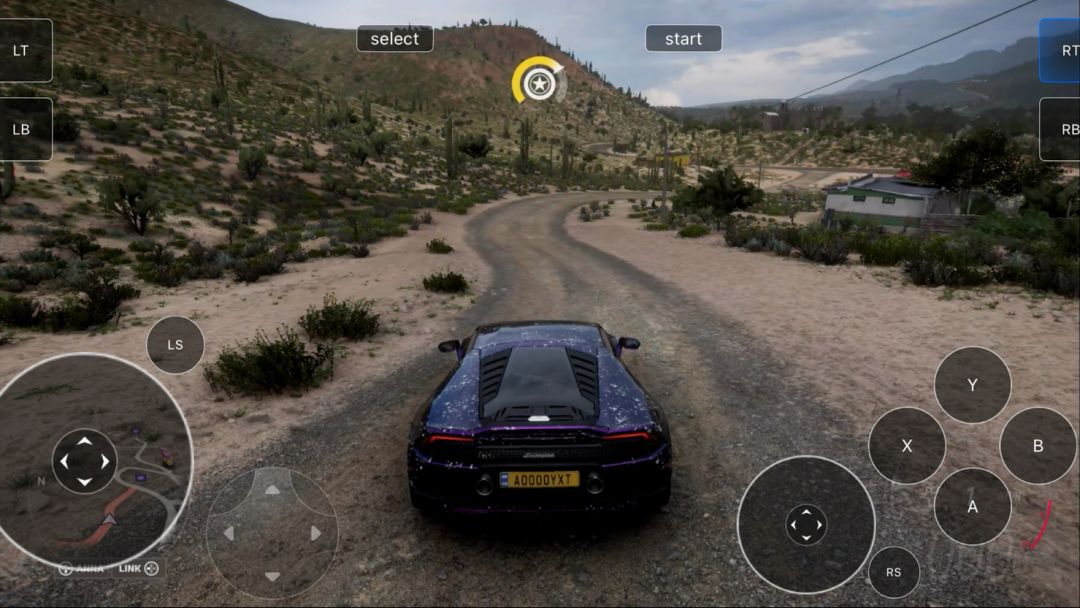Tap the D-pad up arrow

coord(272,490)
